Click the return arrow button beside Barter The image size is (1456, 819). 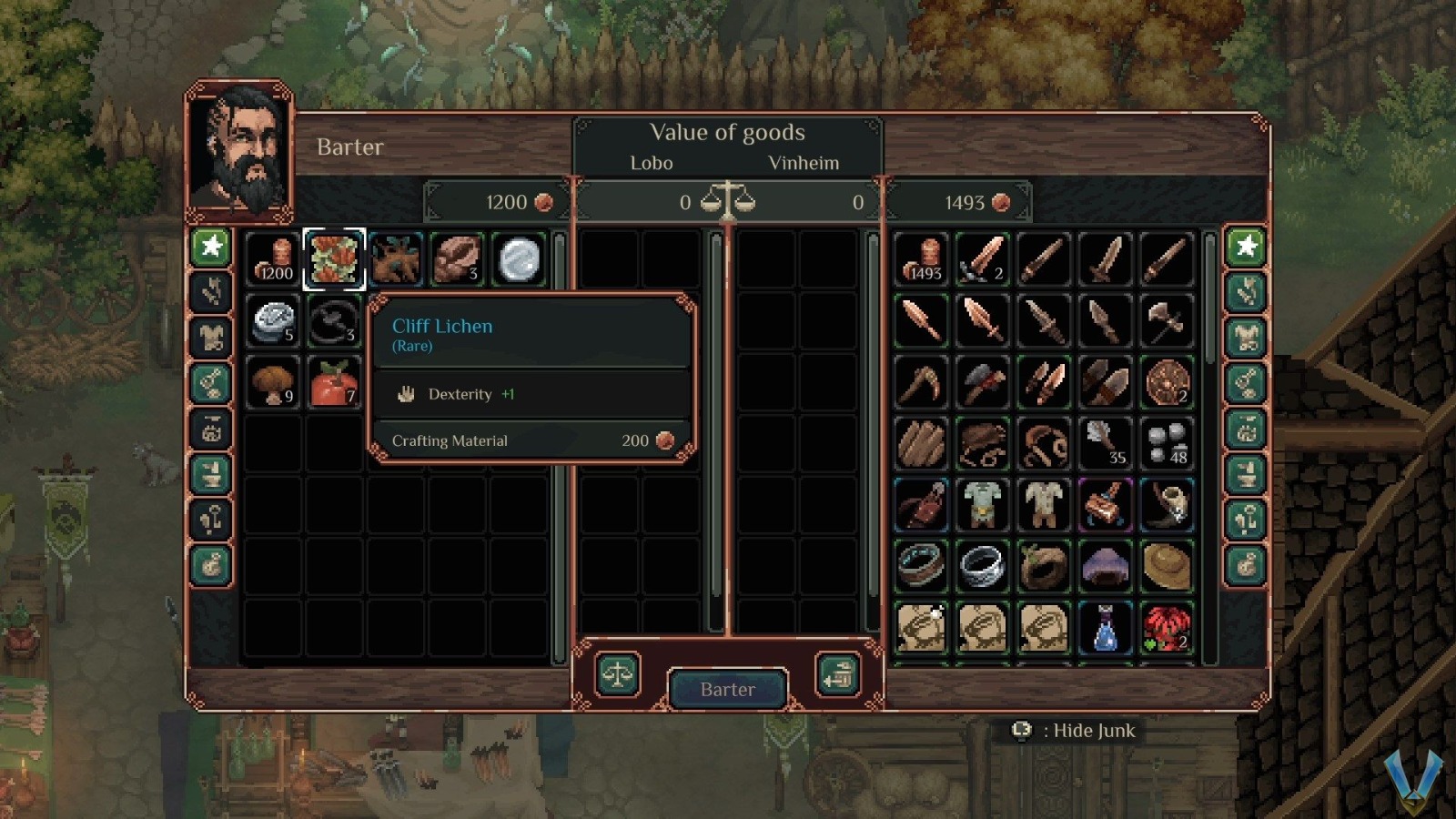pos(837,675)
